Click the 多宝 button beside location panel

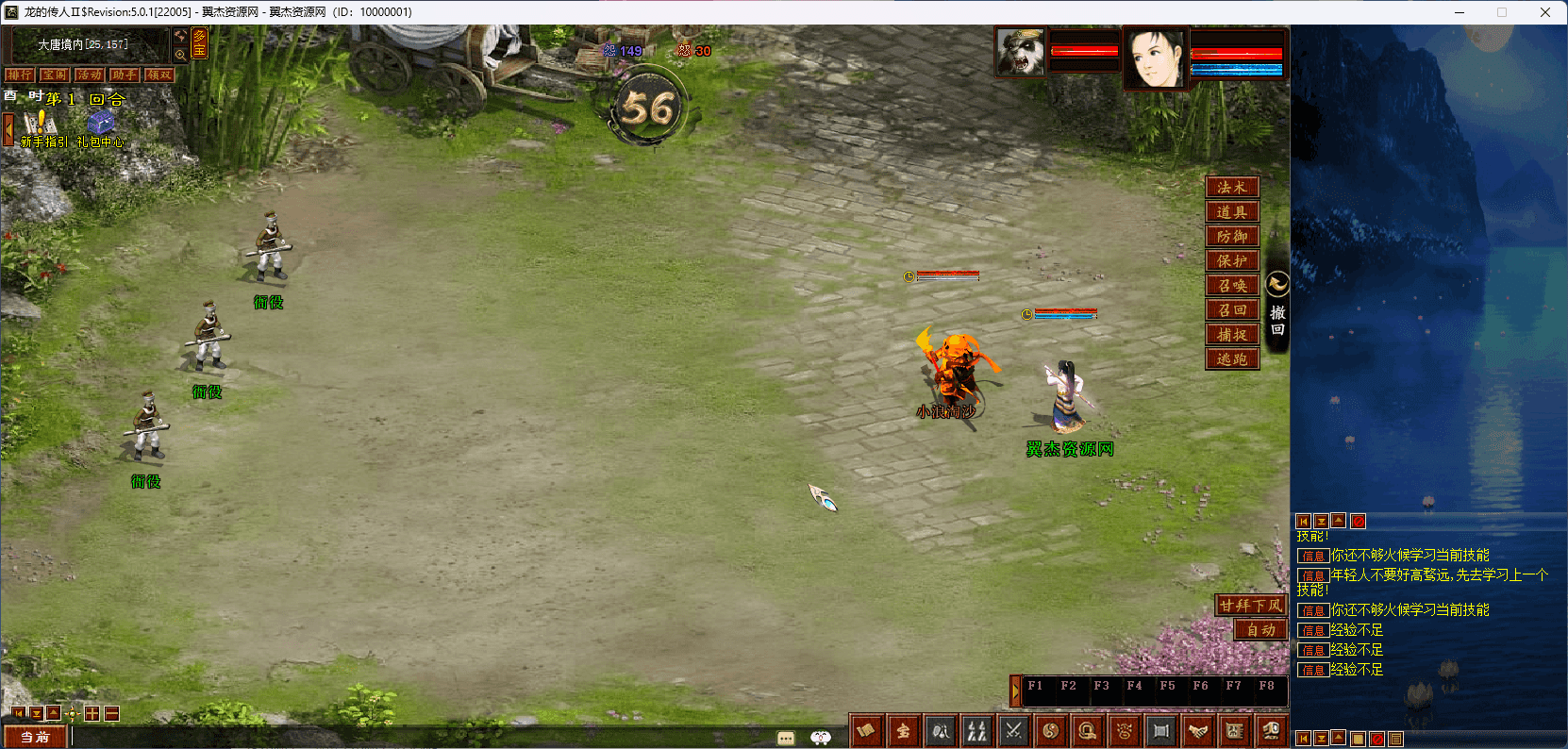click(x=199, y=43)
